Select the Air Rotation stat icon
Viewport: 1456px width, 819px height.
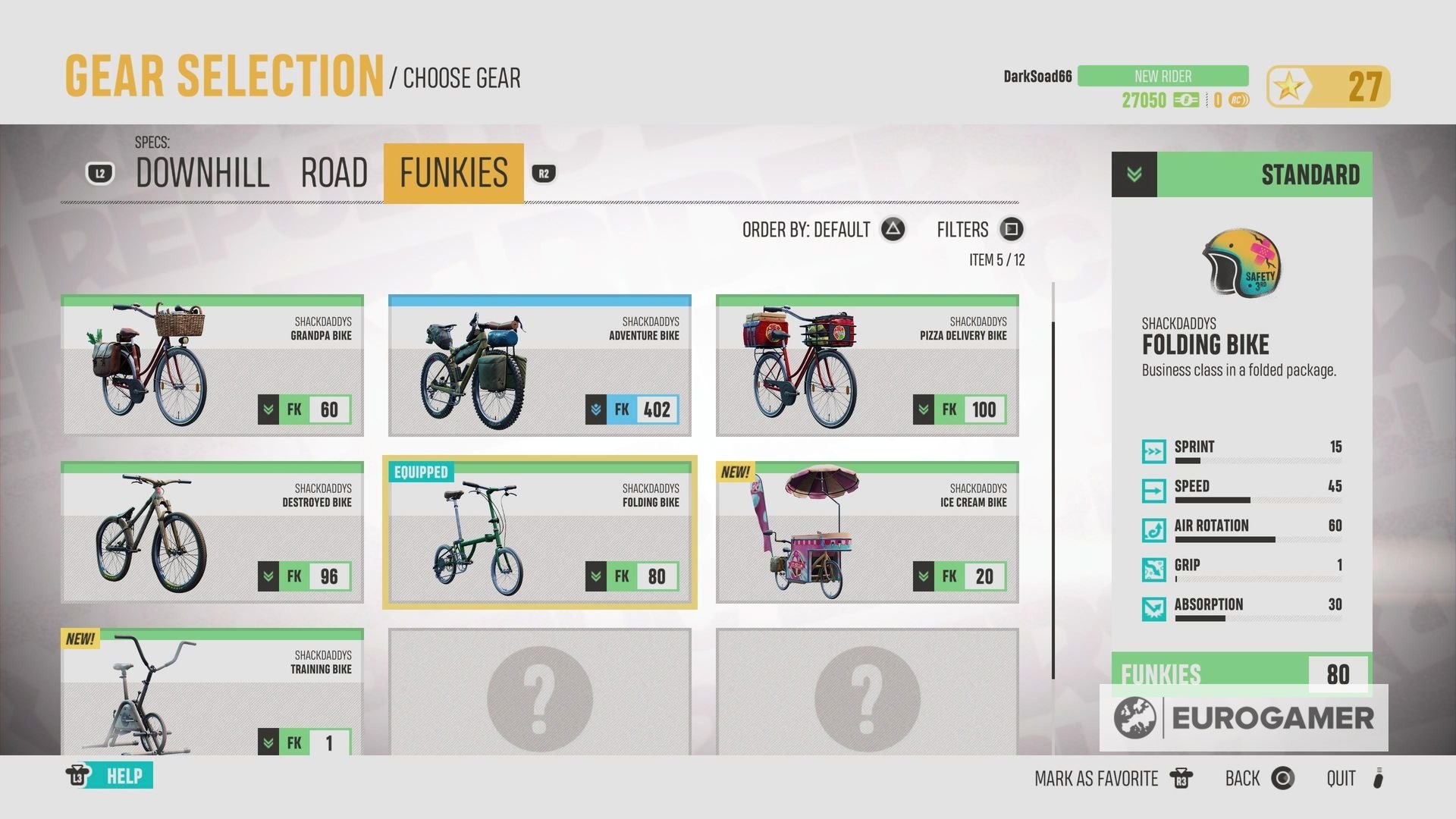1155,531
